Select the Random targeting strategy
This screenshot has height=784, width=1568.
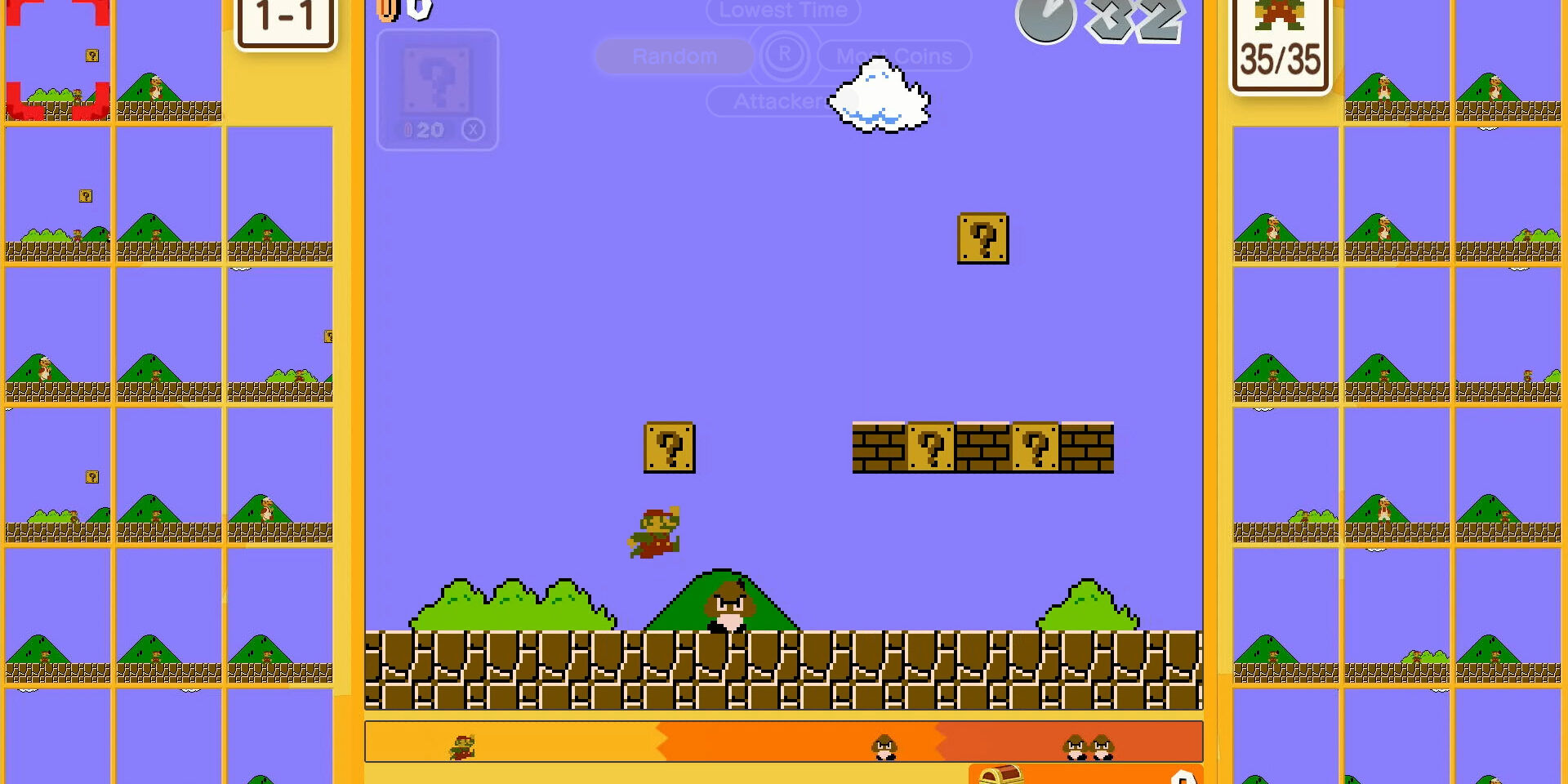675,56
